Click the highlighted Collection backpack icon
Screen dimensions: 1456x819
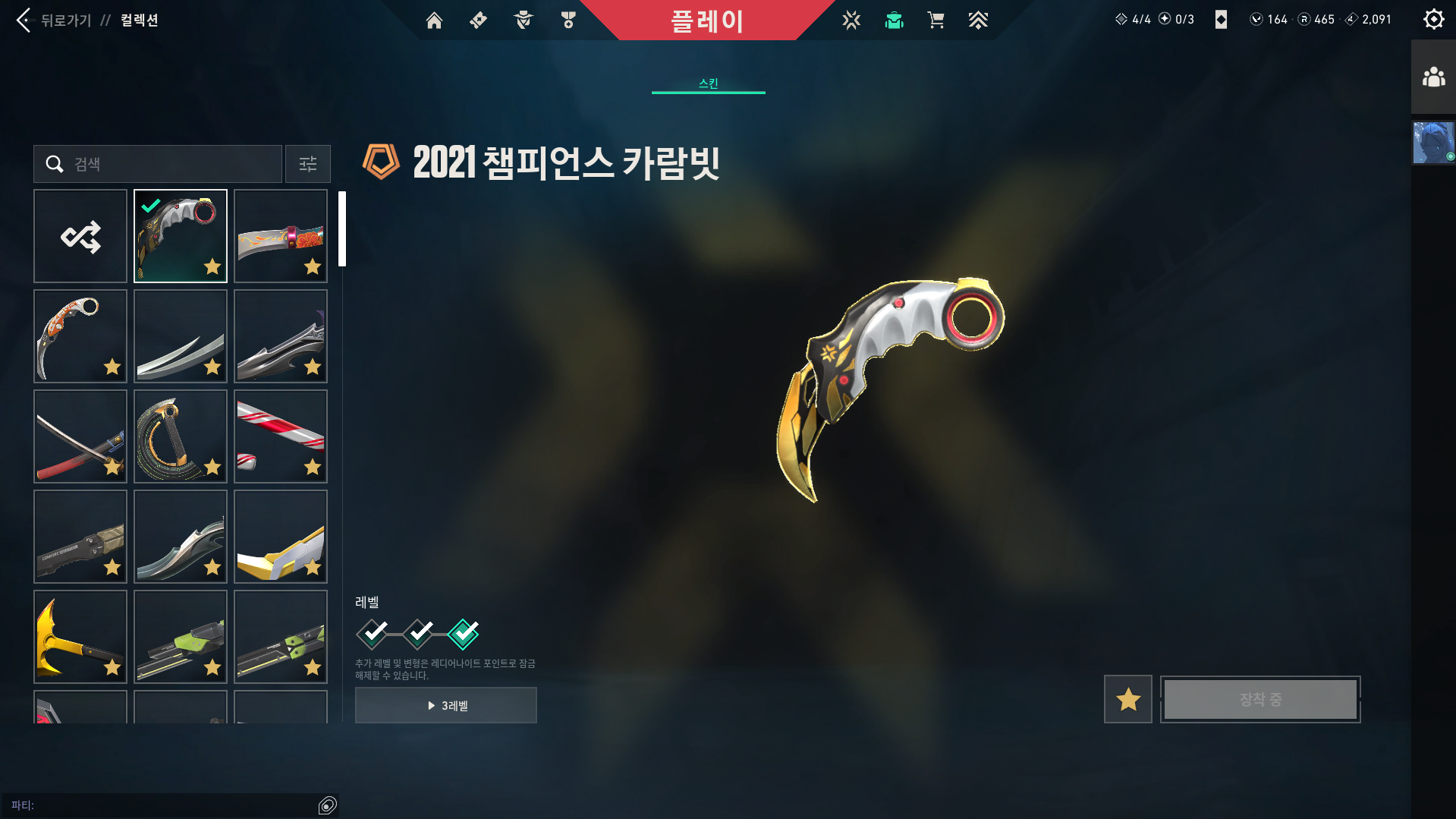[894, 20]
